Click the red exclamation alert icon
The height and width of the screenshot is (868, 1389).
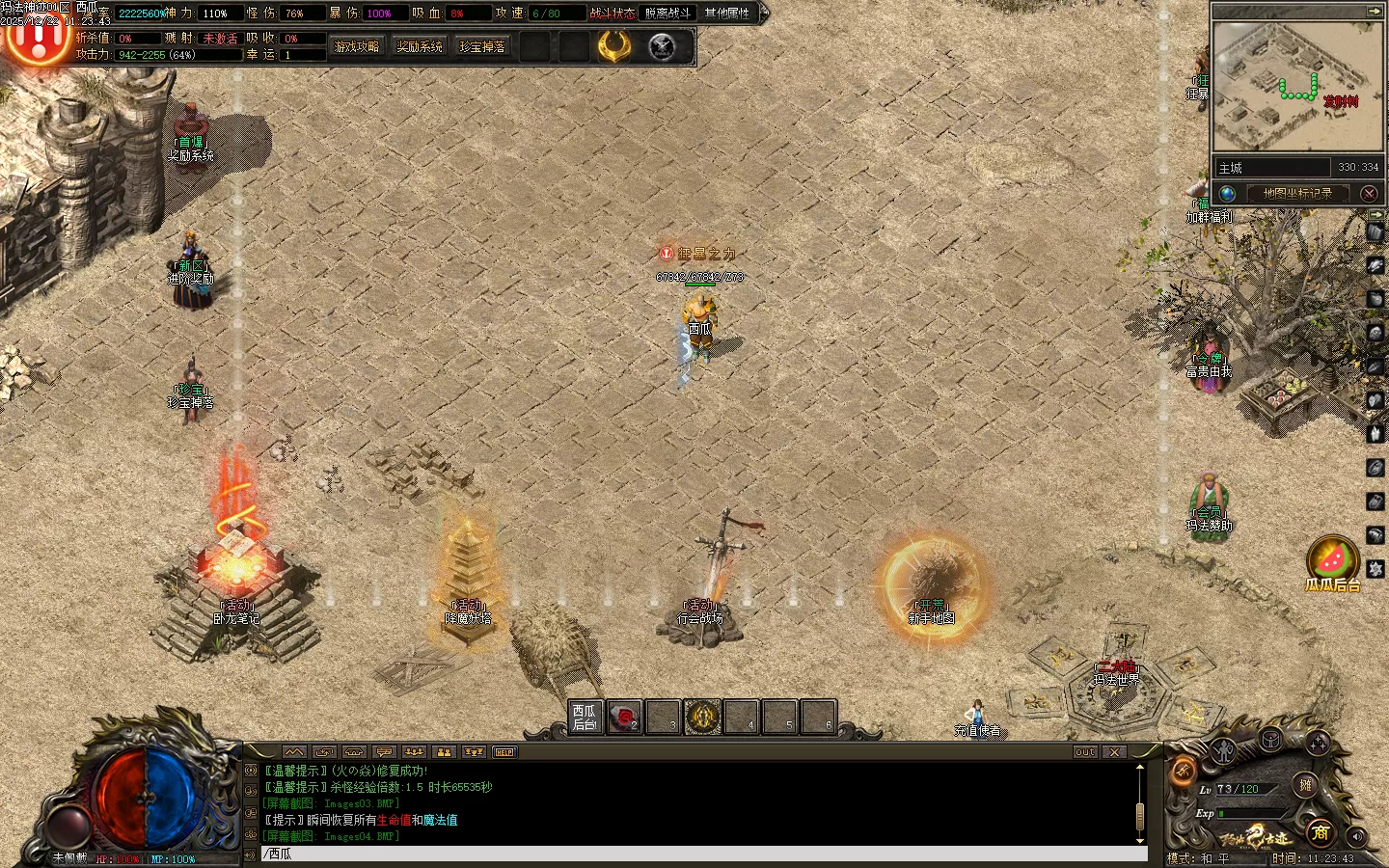(x=37, y=39)
